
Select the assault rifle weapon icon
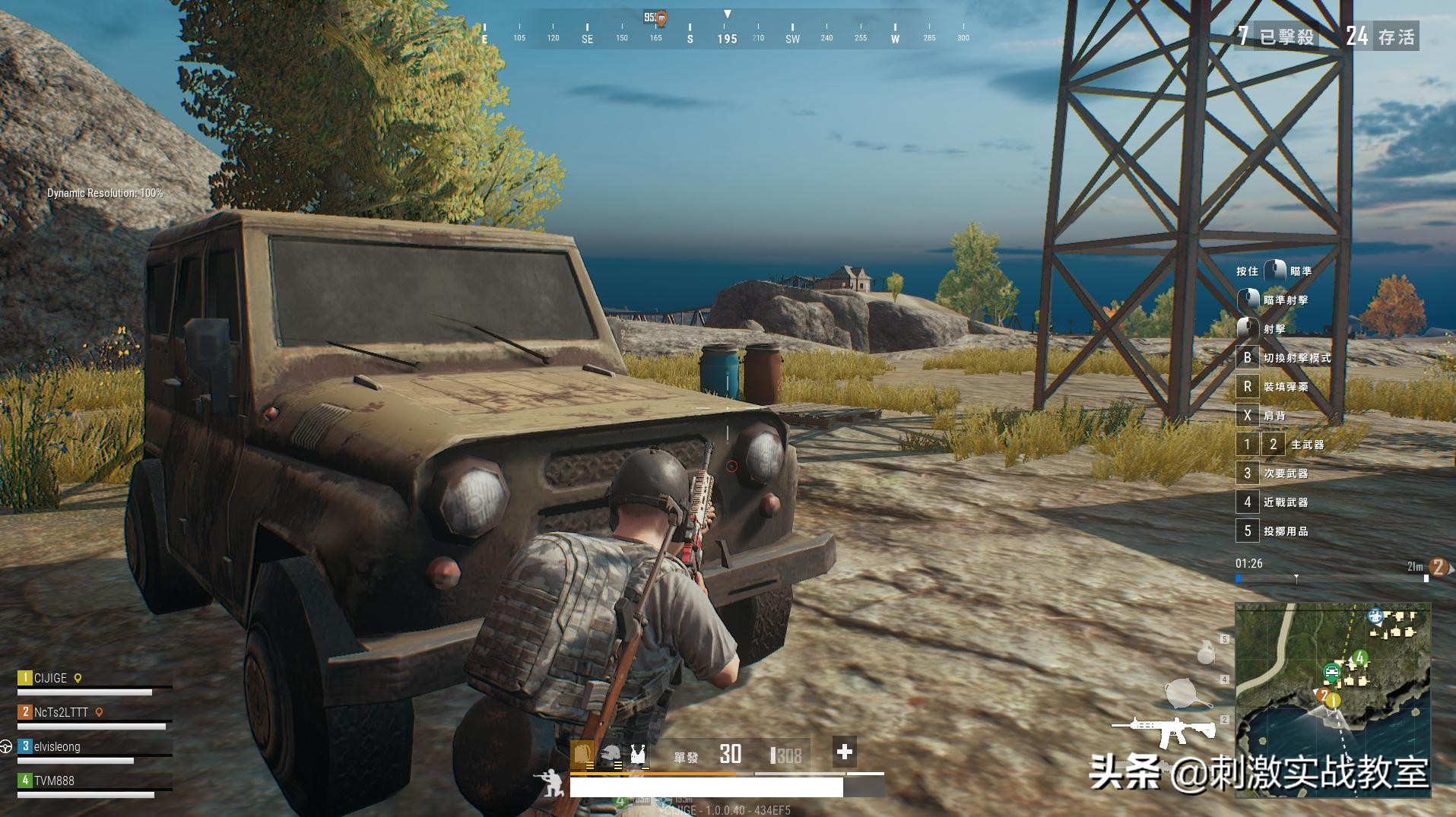pos(1163,730)
